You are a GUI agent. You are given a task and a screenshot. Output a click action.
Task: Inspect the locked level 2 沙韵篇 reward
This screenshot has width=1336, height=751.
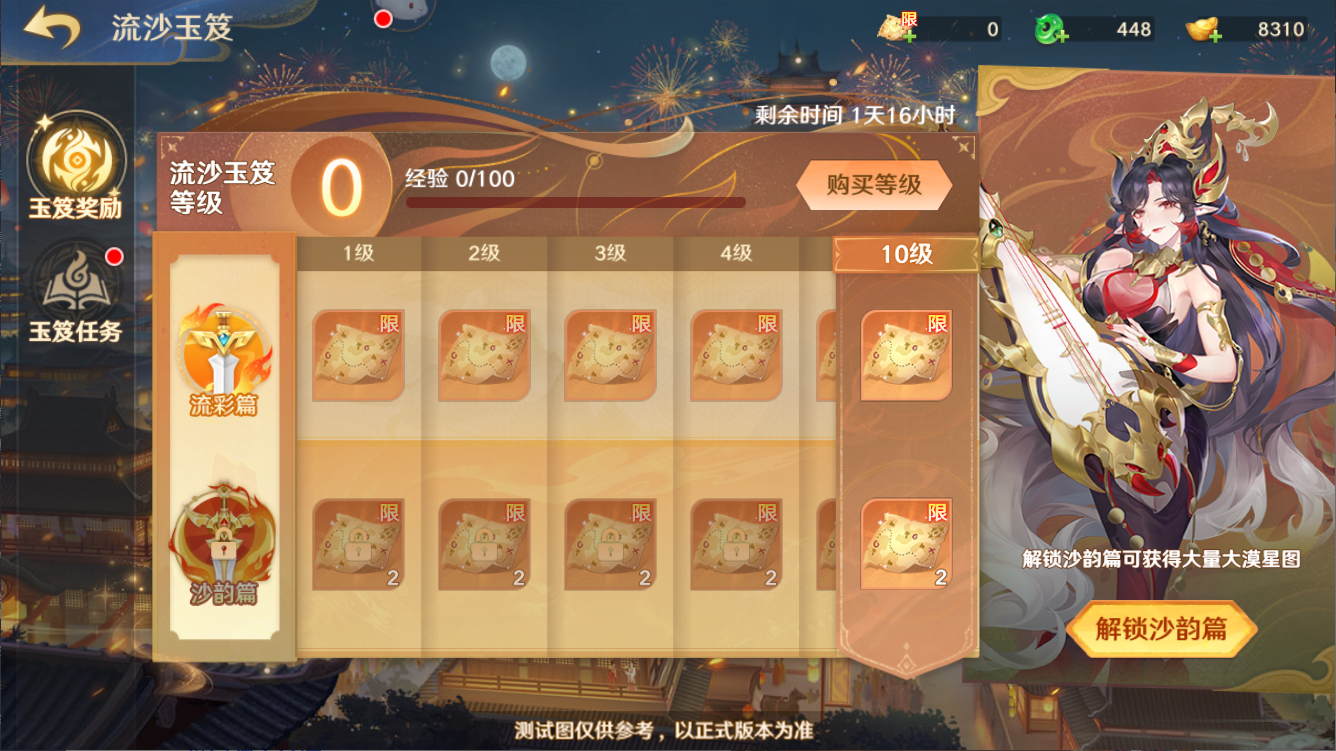click(484, 545)
